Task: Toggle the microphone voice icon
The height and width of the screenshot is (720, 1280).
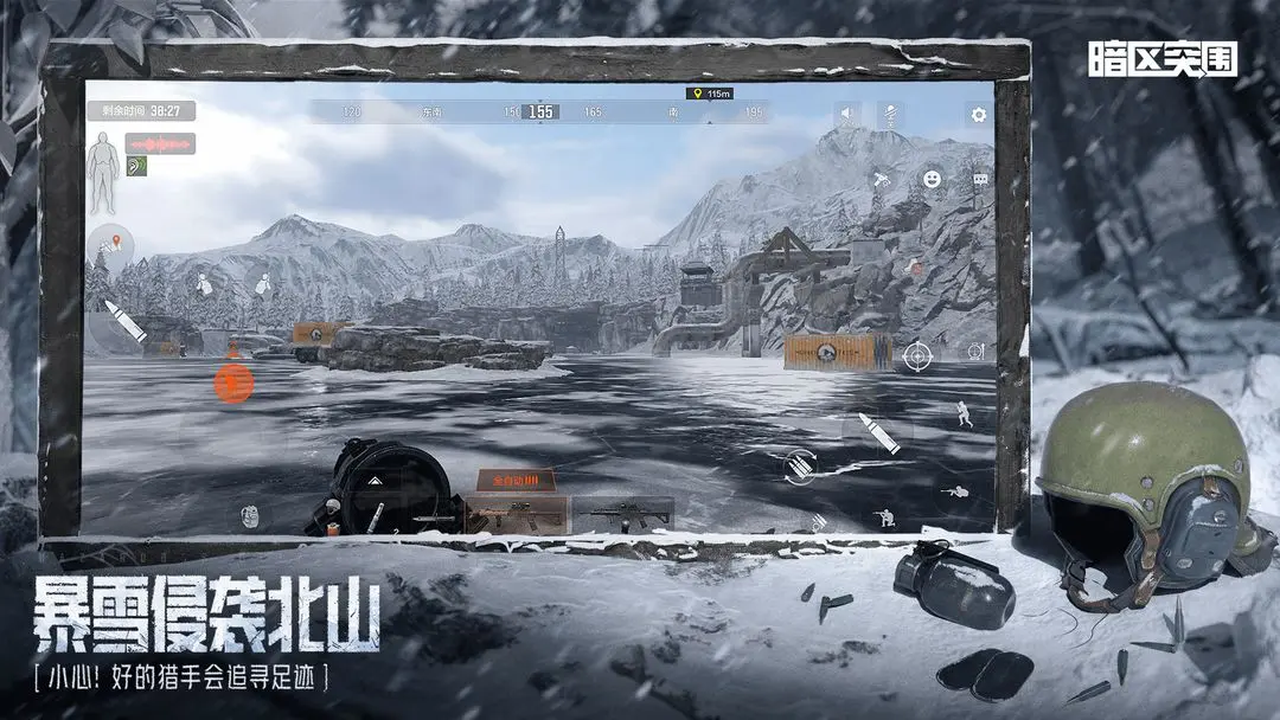Action: [x=890, y=115]
